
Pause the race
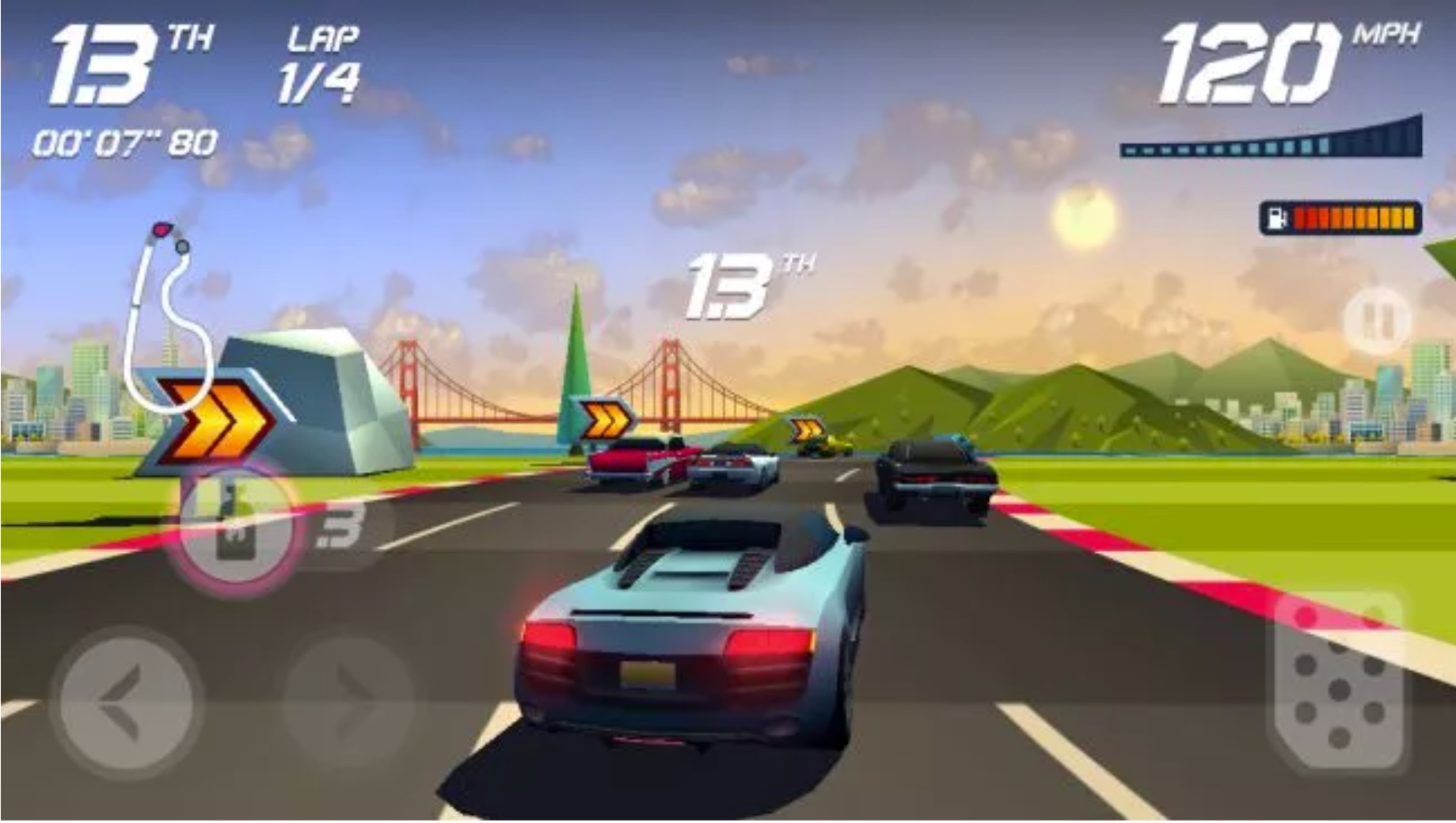1376,321
